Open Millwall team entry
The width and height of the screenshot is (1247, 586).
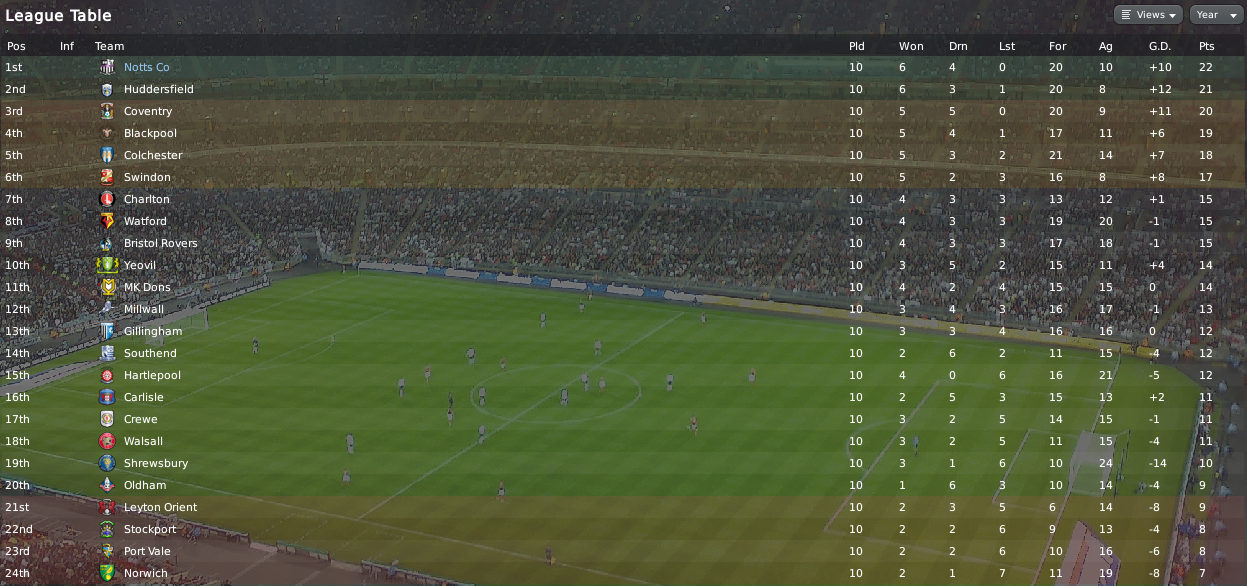[144, 309]
